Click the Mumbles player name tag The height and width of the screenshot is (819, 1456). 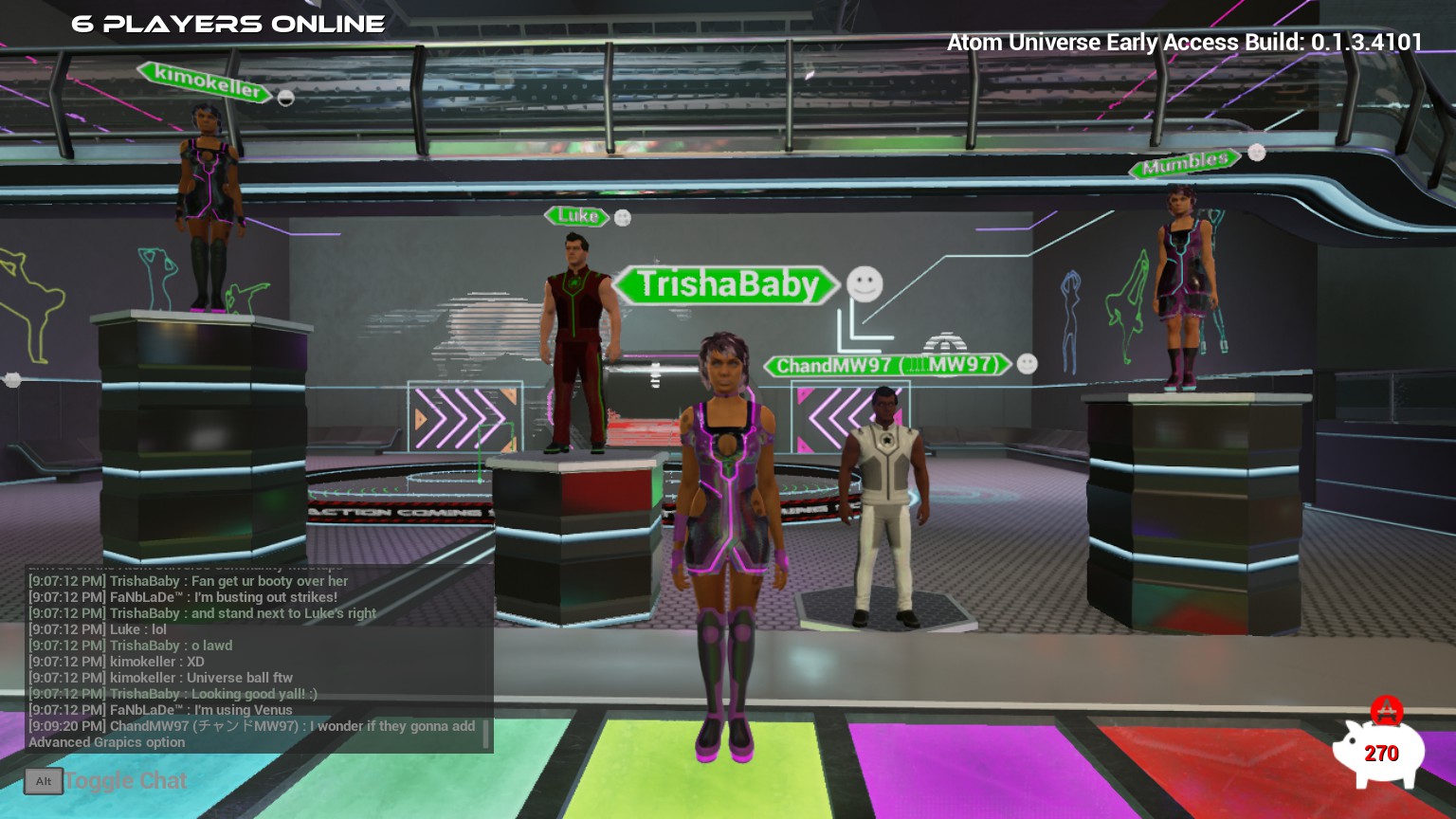click(1185, 165)
